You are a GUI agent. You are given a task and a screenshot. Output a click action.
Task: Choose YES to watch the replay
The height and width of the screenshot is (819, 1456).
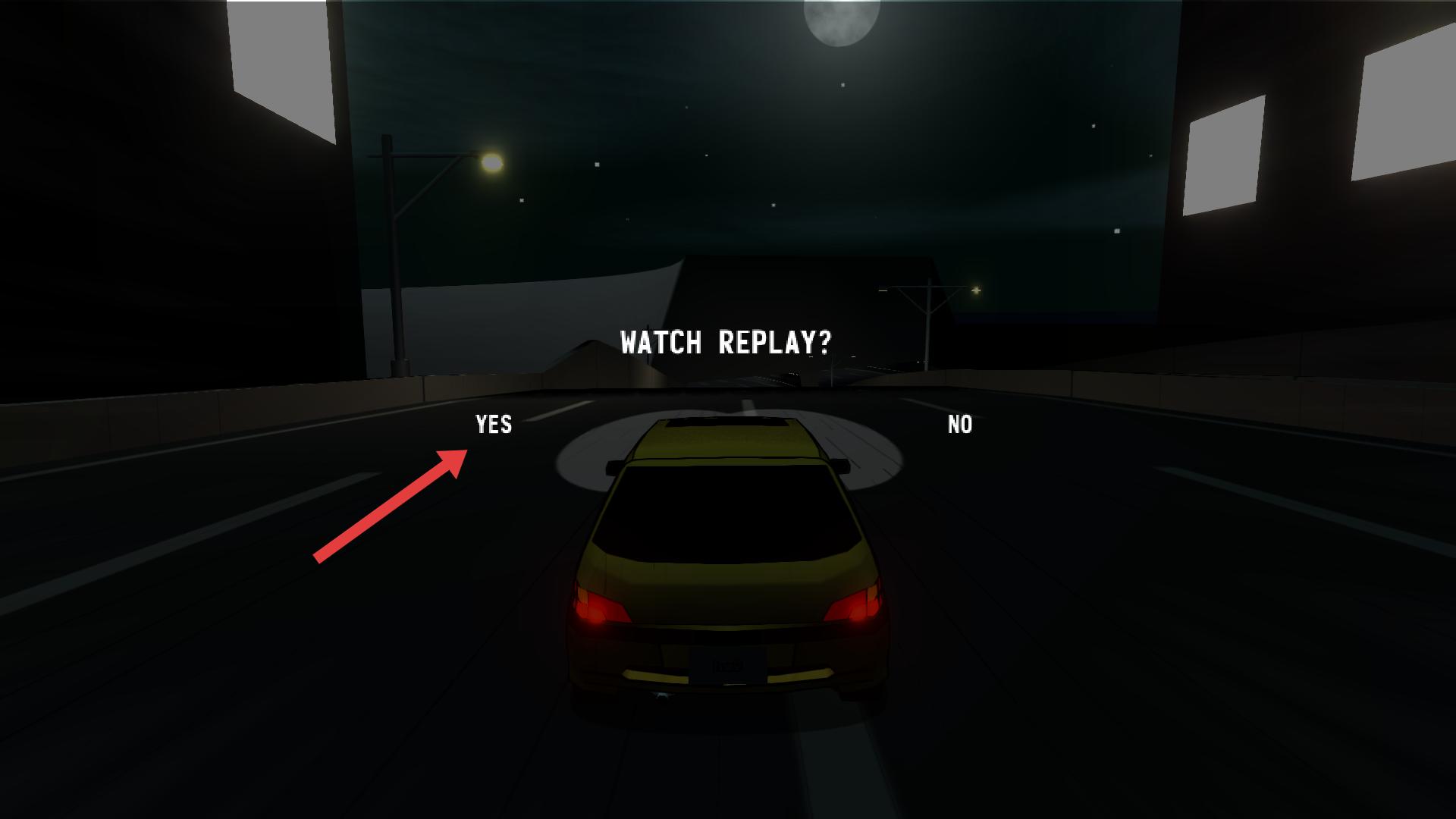tap(494, 425)
